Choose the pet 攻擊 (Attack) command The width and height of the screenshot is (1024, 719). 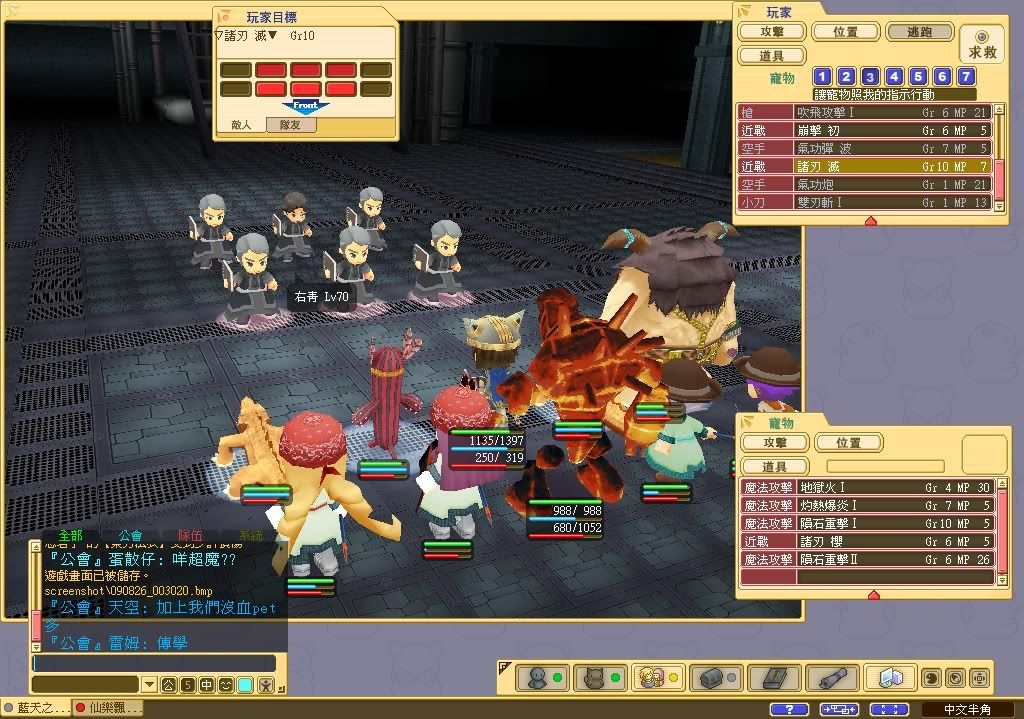[775, 442]
